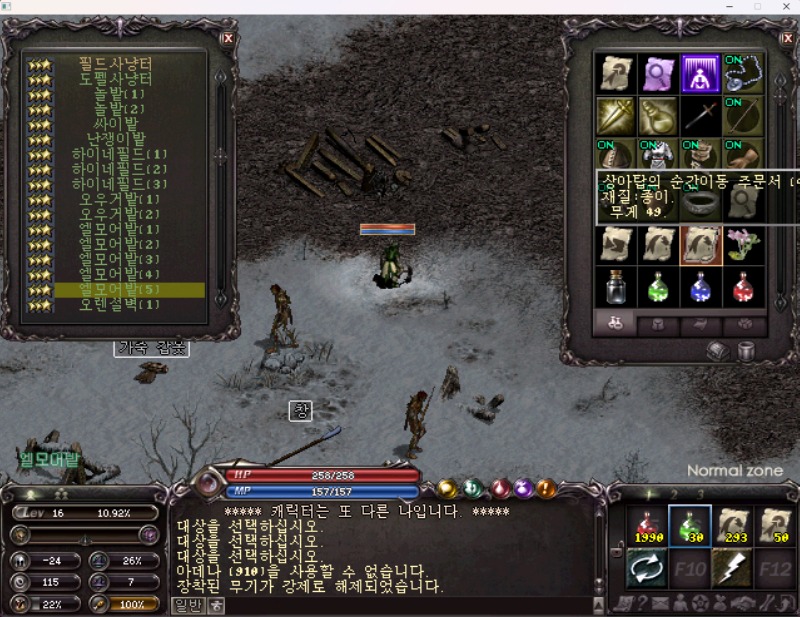Close the teleport location list window

point(228,38)
